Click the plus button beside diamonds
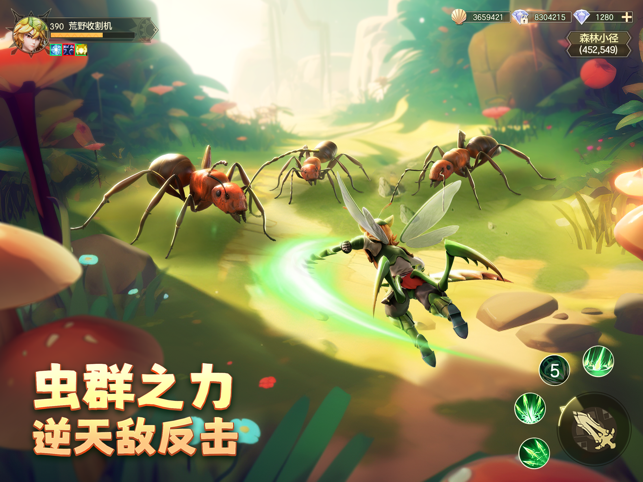The width and height of the screenshot is (643, 482). pos(627,17)
